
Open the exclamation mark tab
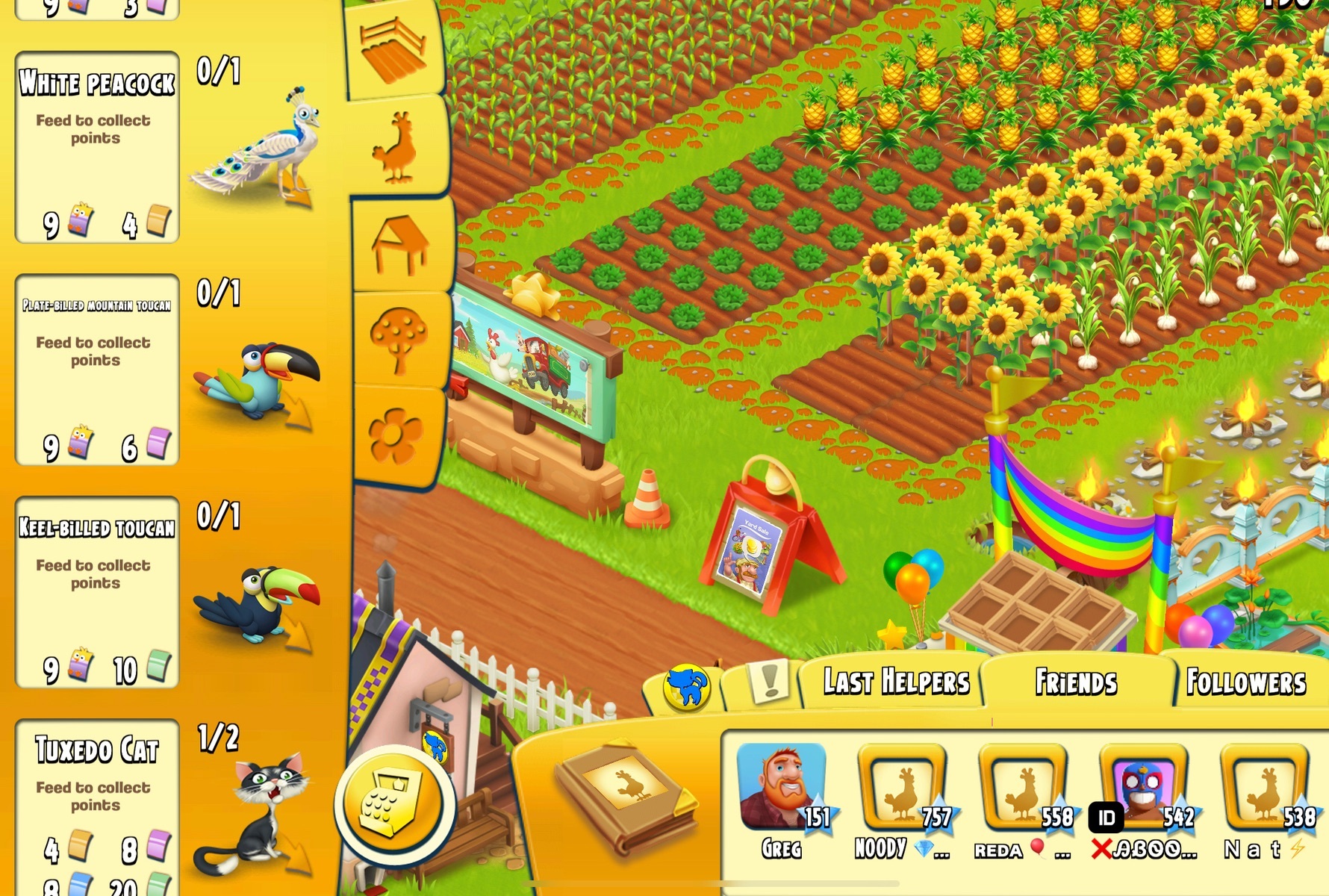point(767,682)
